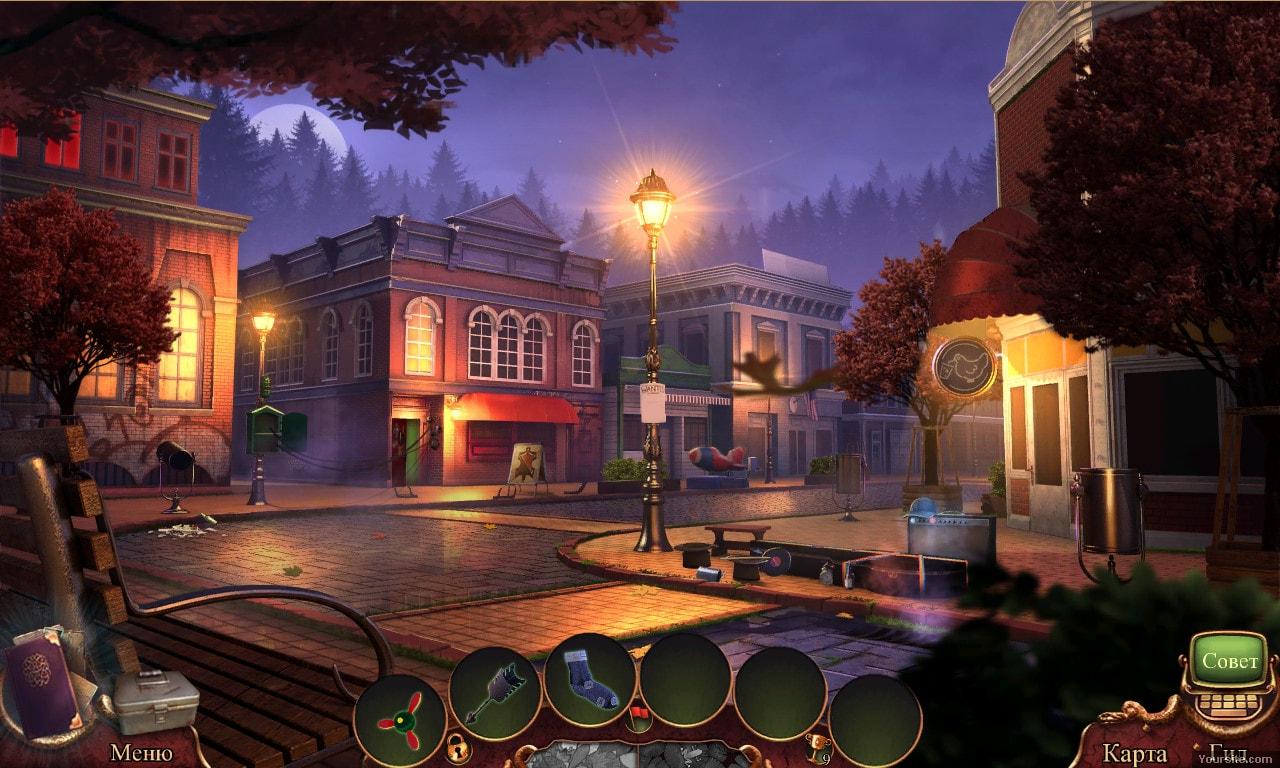Open the Гид strategy guide
Viewport: 1280px width, 768px height.
tap(1226, 754)
